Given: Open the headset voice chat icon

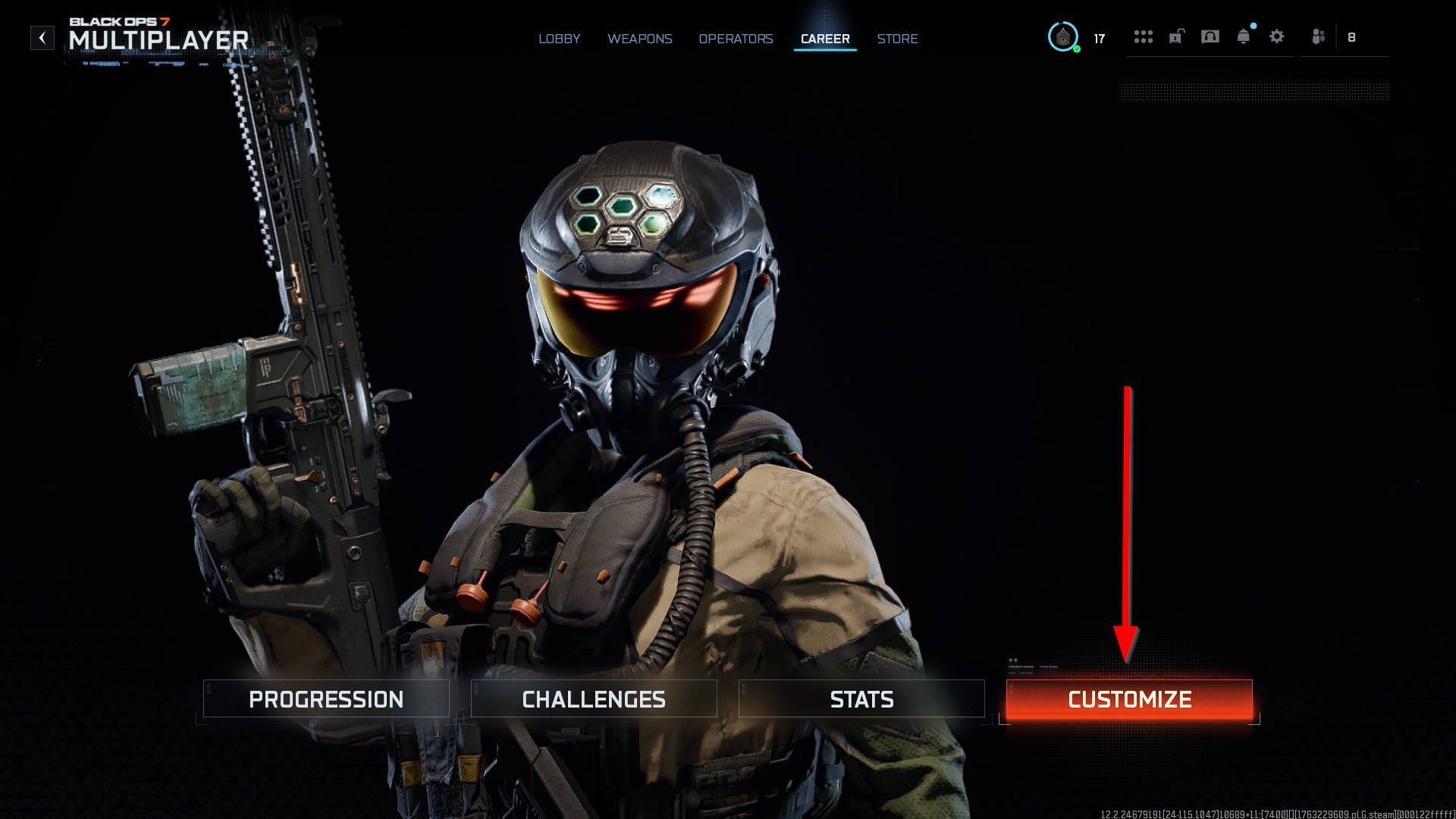Looking at the screenshot, I should pos(1210,36).
